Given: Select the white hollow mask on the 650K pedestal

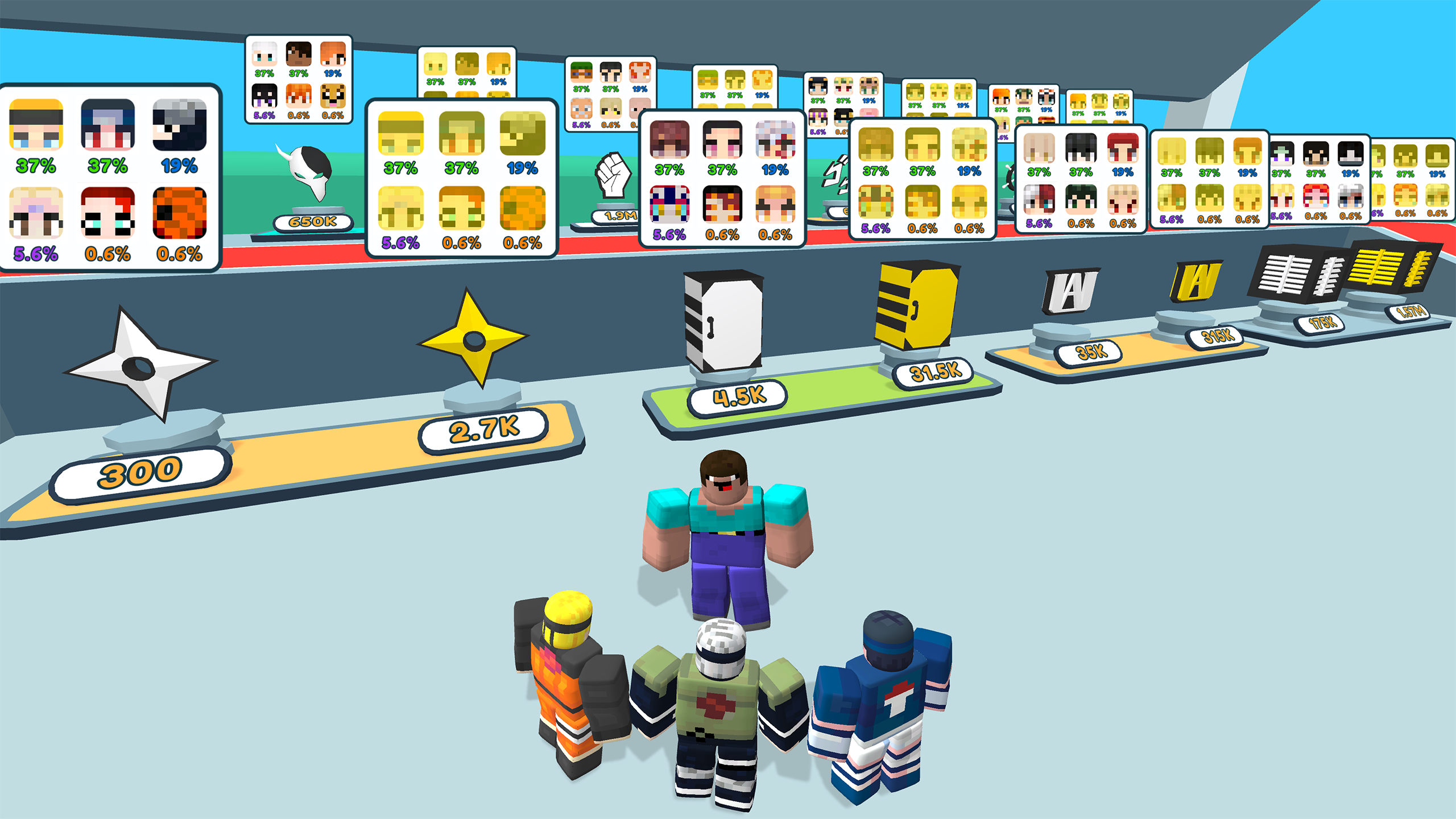Looking at the screenshot, I should pyautogui.click(x=310, y=171).
